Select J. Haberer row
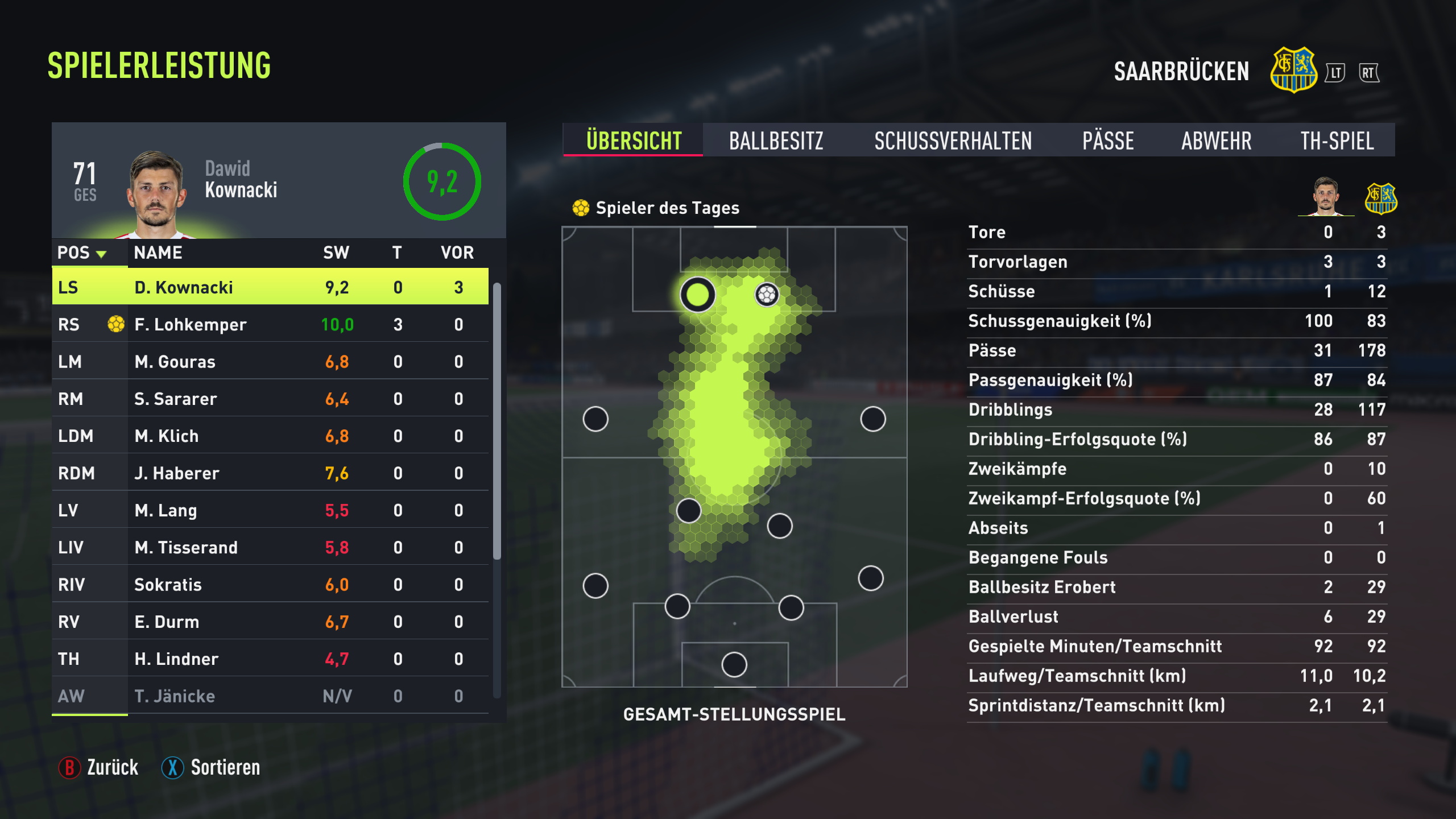Screen dimensions: 1456x819 [270, 473]
